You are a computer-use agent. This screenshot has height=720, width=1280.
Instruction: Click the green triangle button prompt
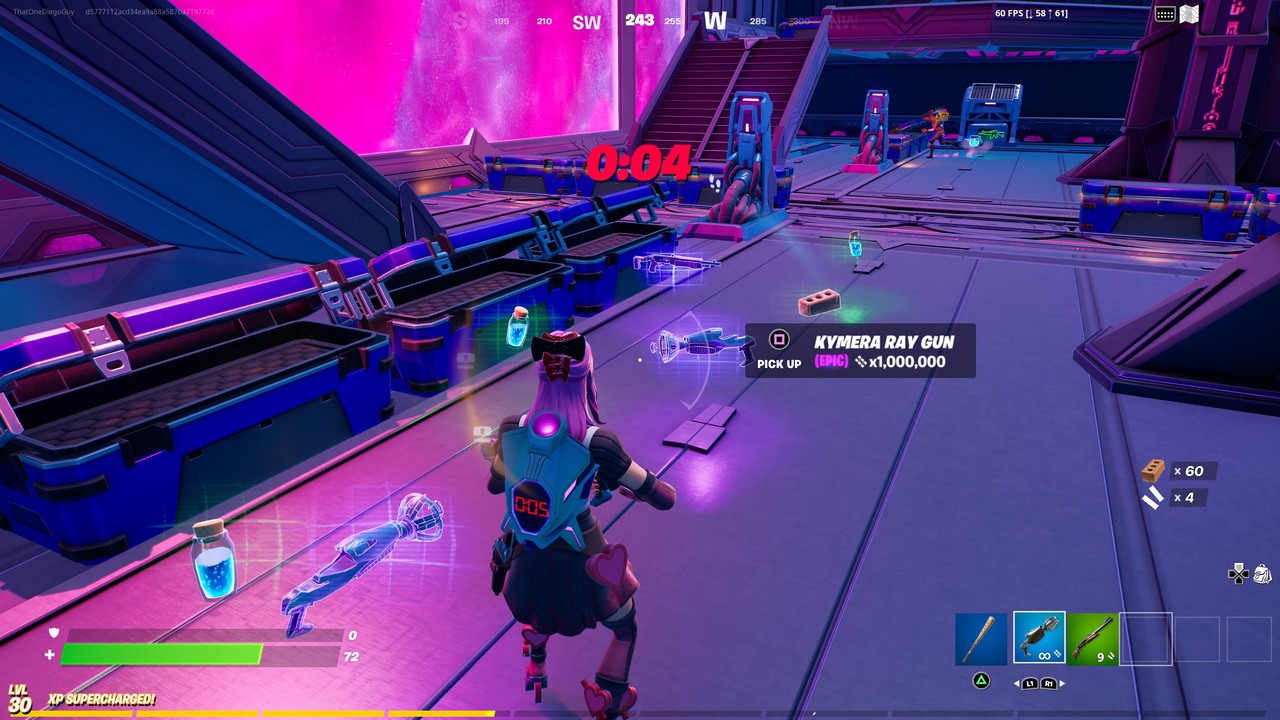point(980,682)
